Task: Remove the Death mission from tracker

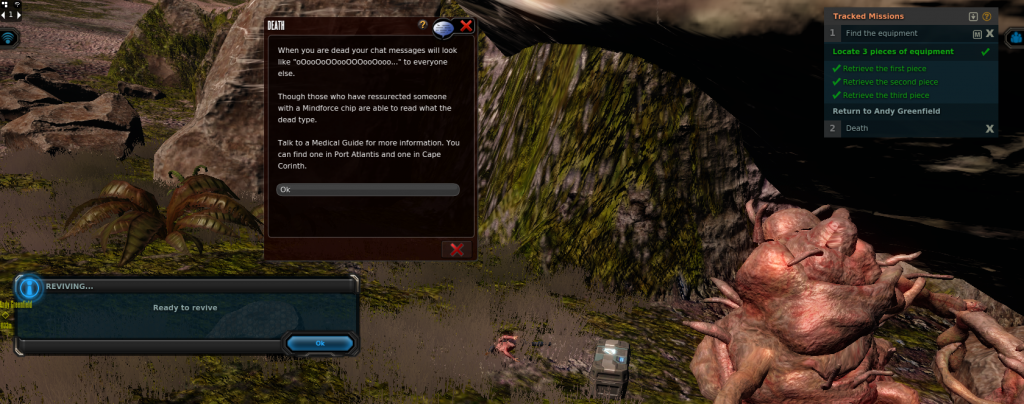Action: [x=989, y=128]
